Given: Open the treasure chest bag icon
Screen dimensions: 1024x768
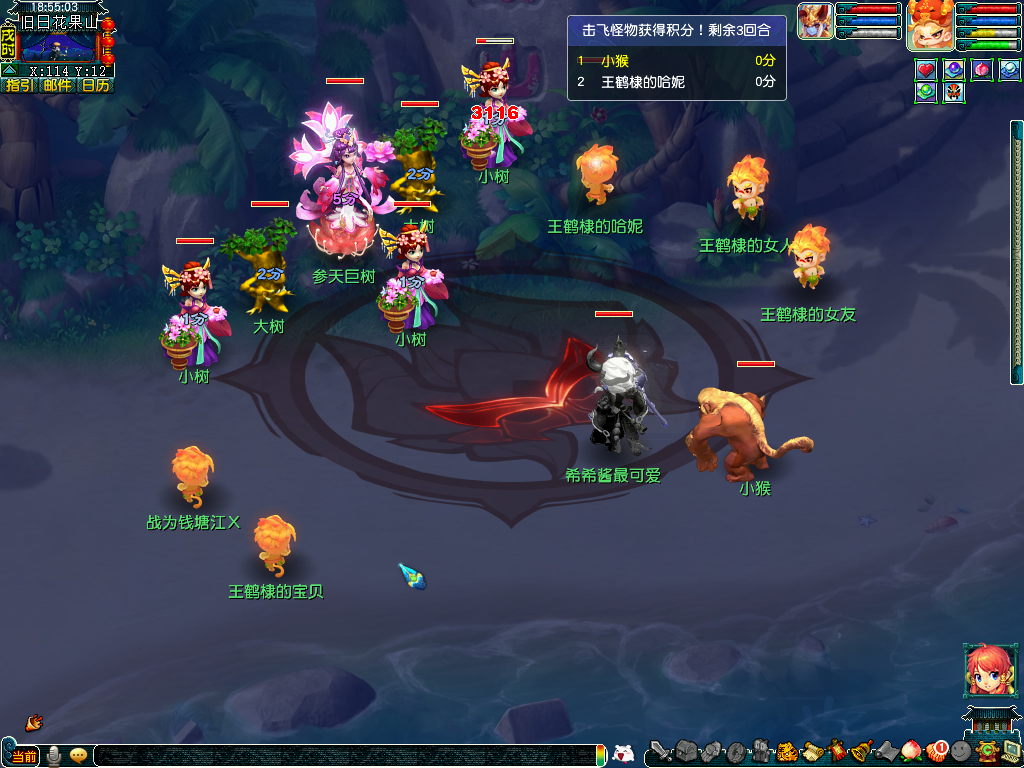Looking at the screenshot, I should [x=685, y=751].
